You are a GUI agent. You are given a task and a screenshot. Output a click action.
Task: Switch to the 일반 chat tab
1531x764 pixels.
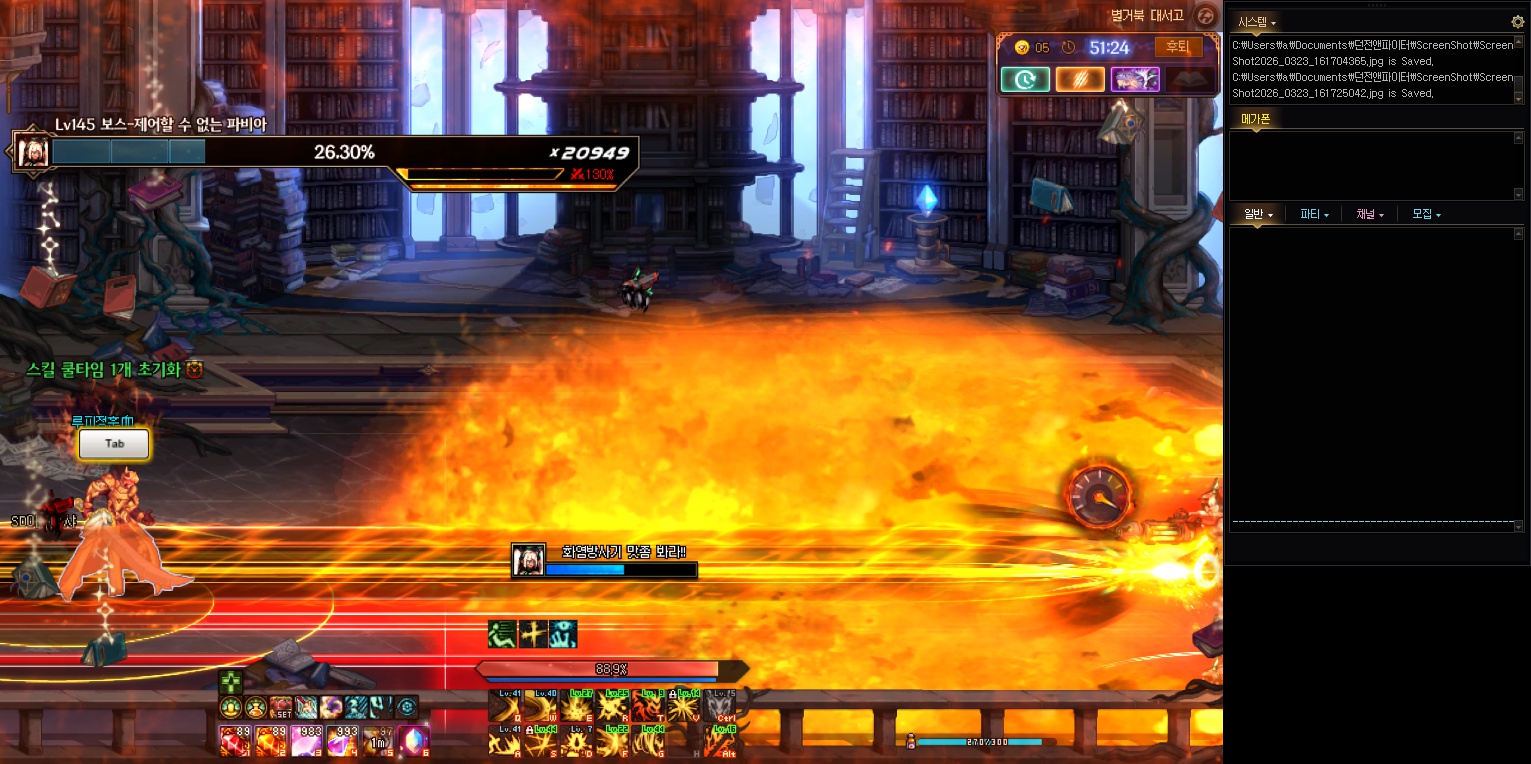1257,214
